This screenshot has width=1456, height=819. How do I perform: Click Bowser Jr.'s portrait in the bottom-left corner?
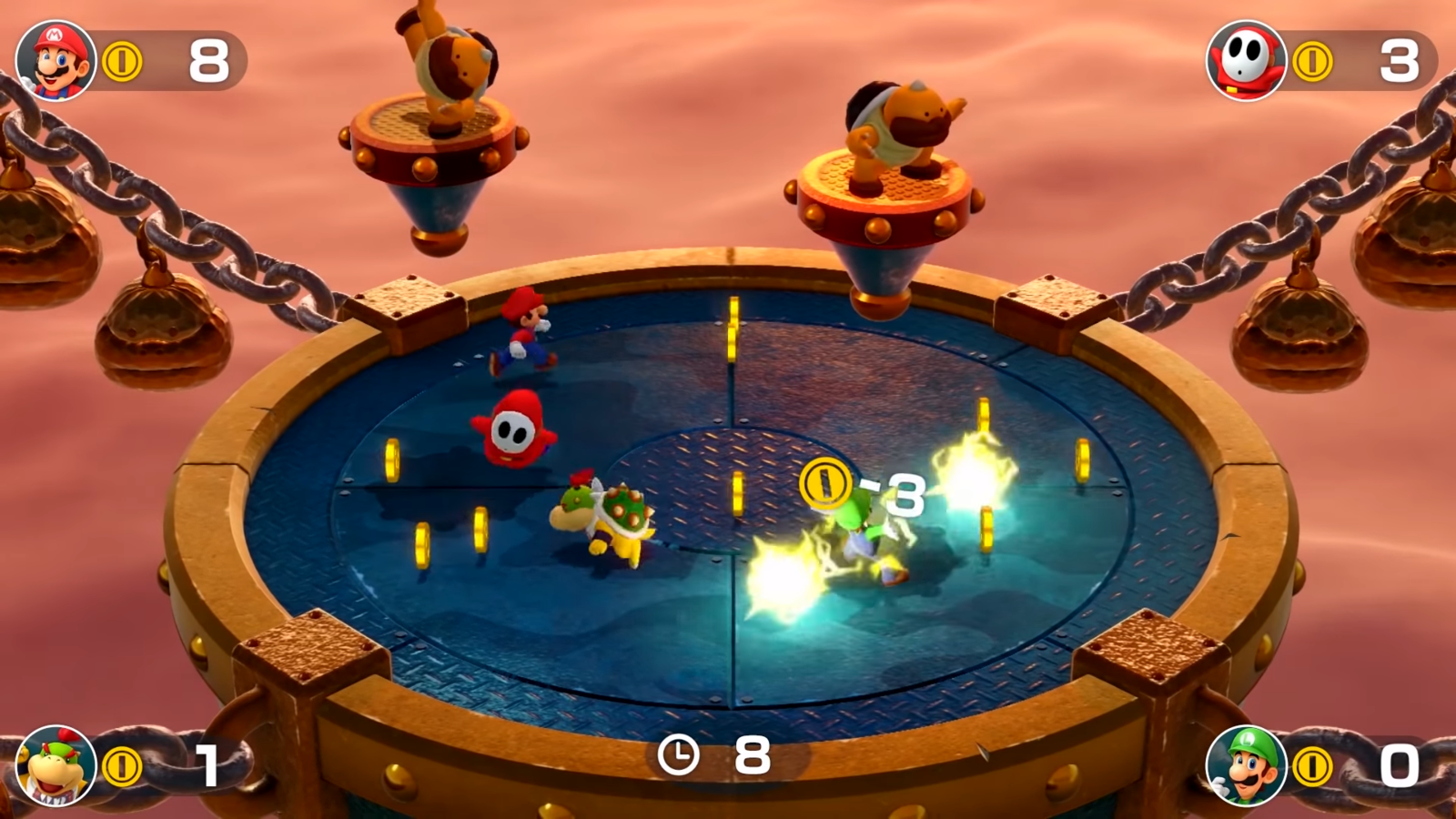click(55, 764)
